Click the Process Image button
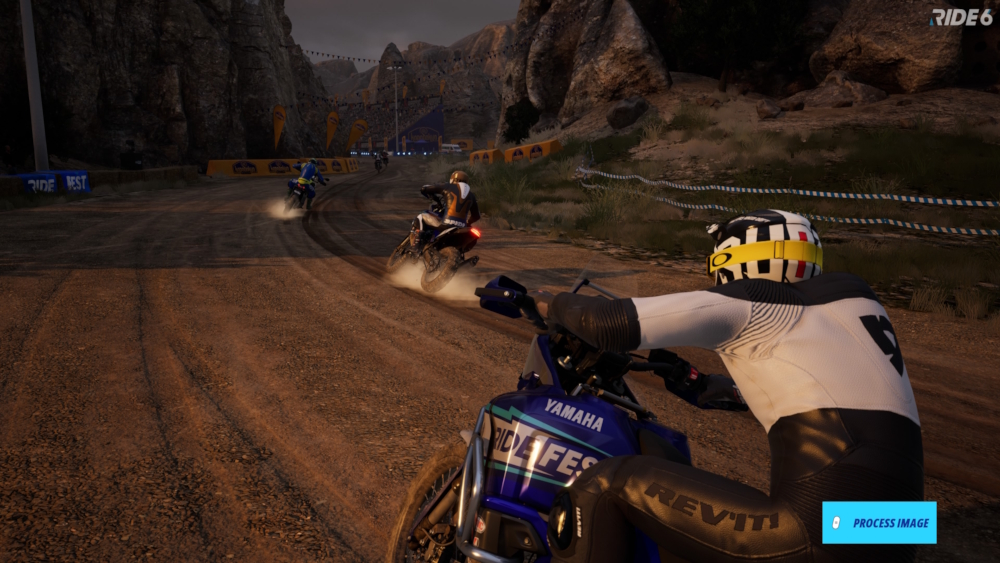The width and height of the screenshot is (1000, 563). click(879, 522)
